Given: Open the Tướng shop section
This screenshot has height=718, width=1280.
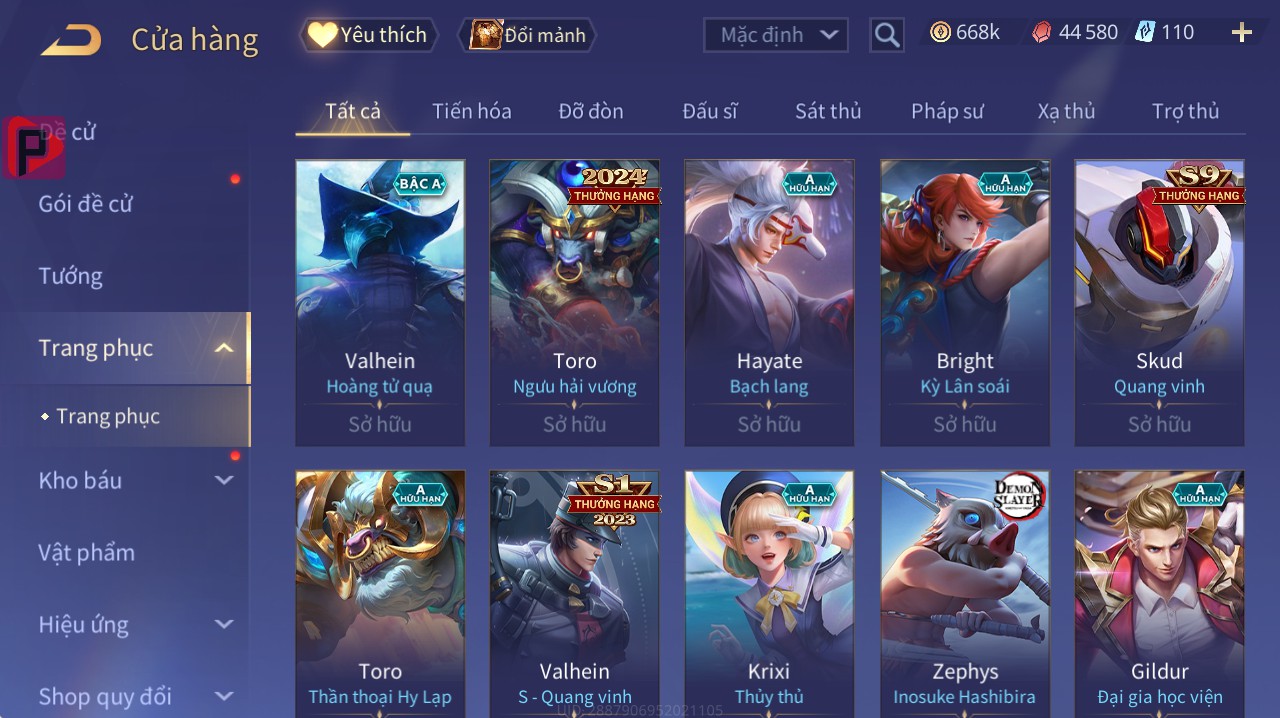Looking at the screenshot, I should 70,276.
